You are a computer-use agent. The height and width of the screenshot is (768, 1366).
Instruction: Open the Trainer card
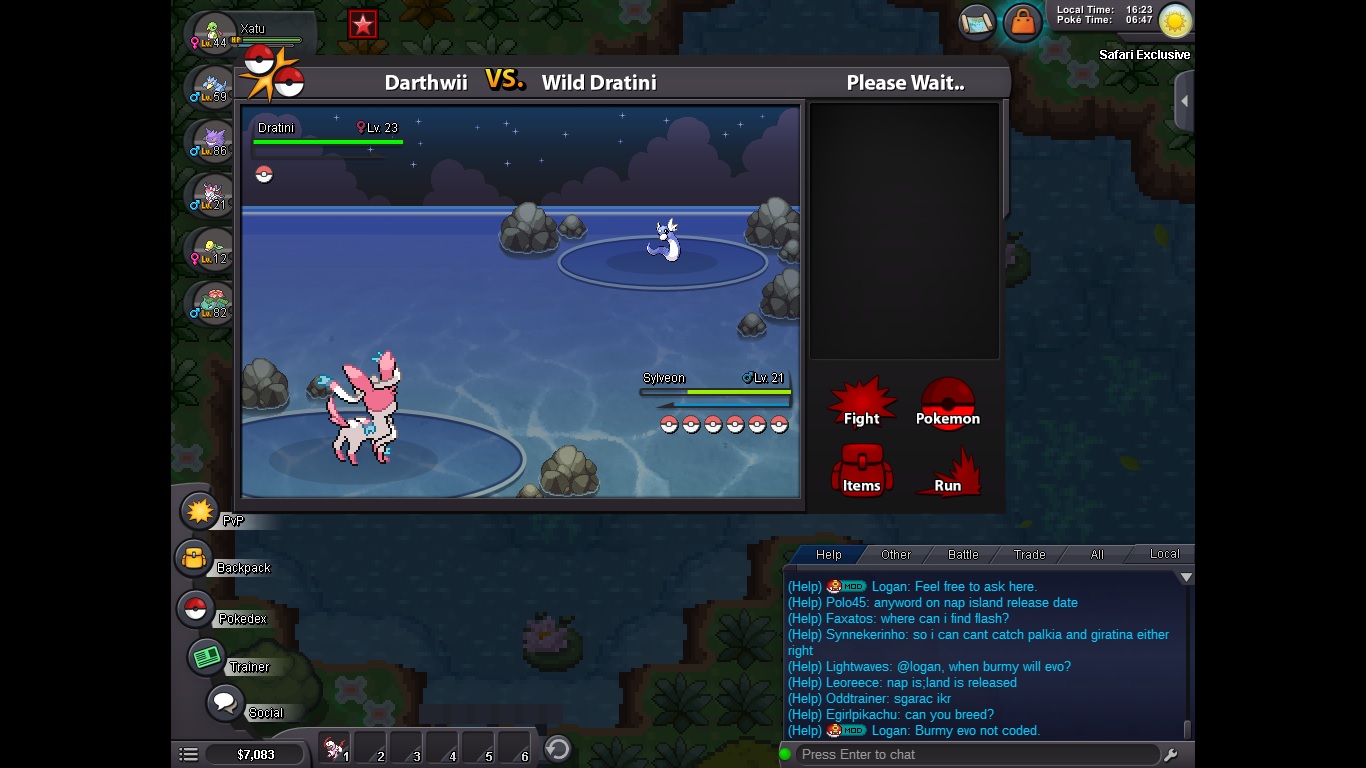207,657
